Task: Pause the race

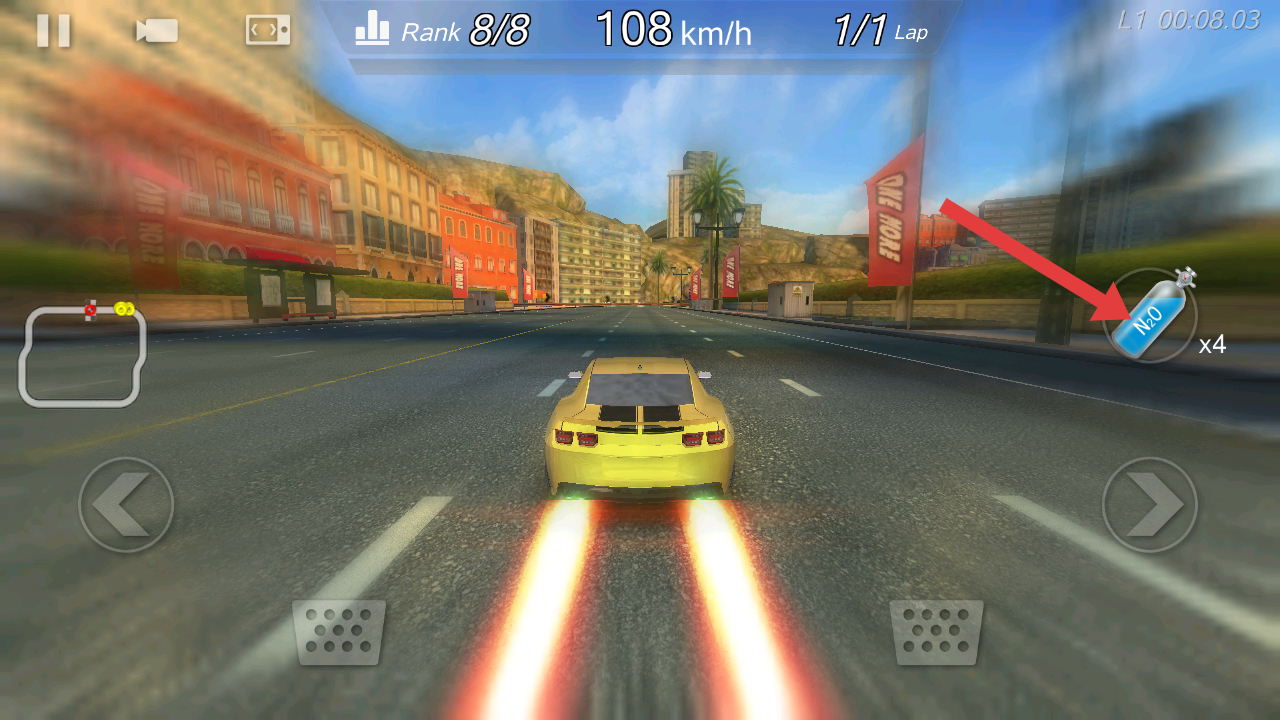Action: point(54,31)
